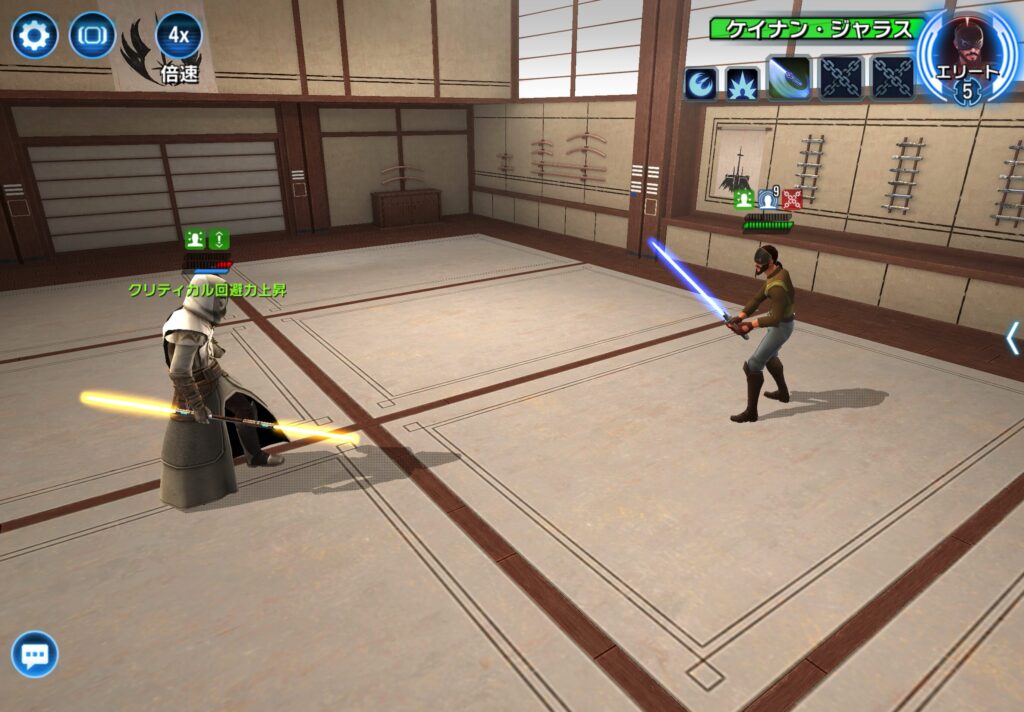Tap the starburst figure ability icon
This screenshot has width=1024, height=712.
tap(742, 83)
